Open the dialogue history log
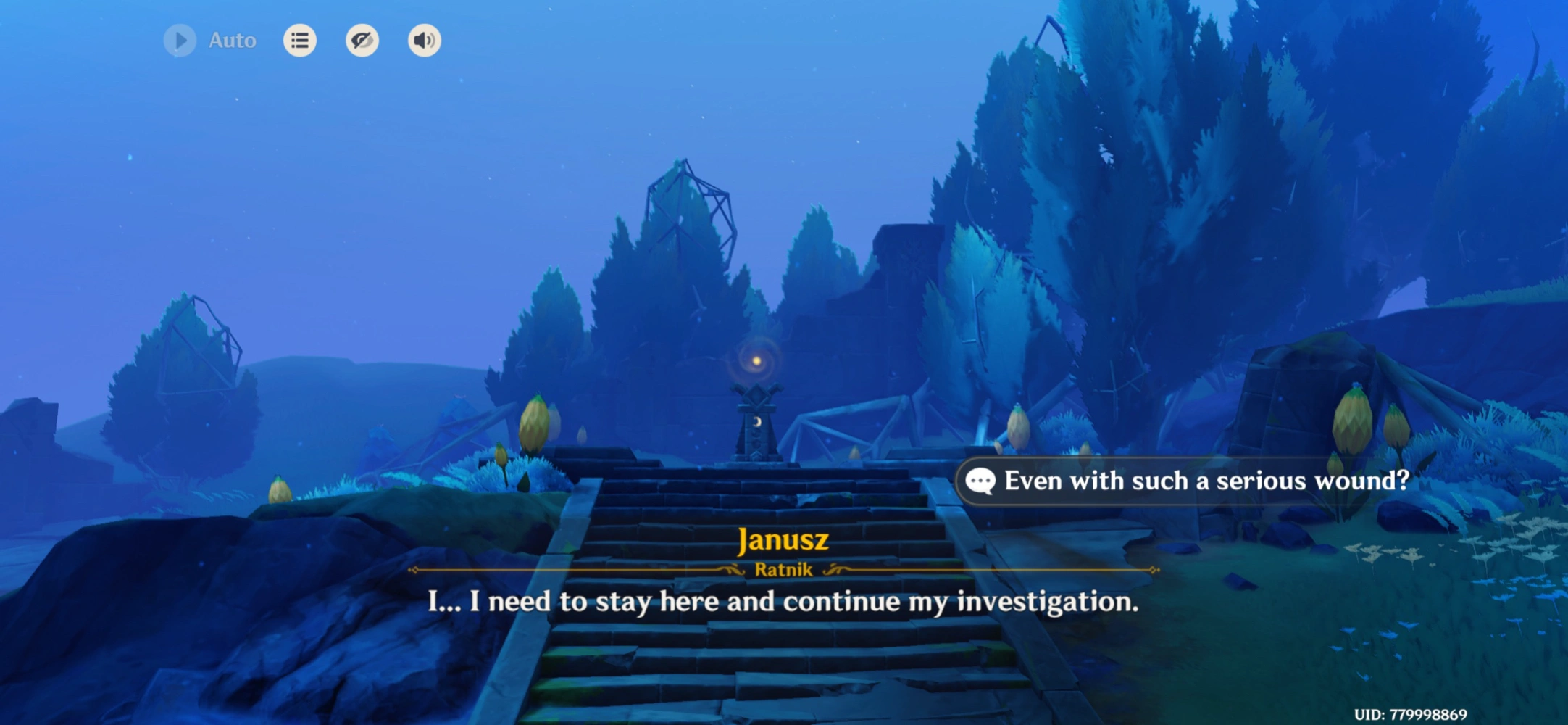 300,41
